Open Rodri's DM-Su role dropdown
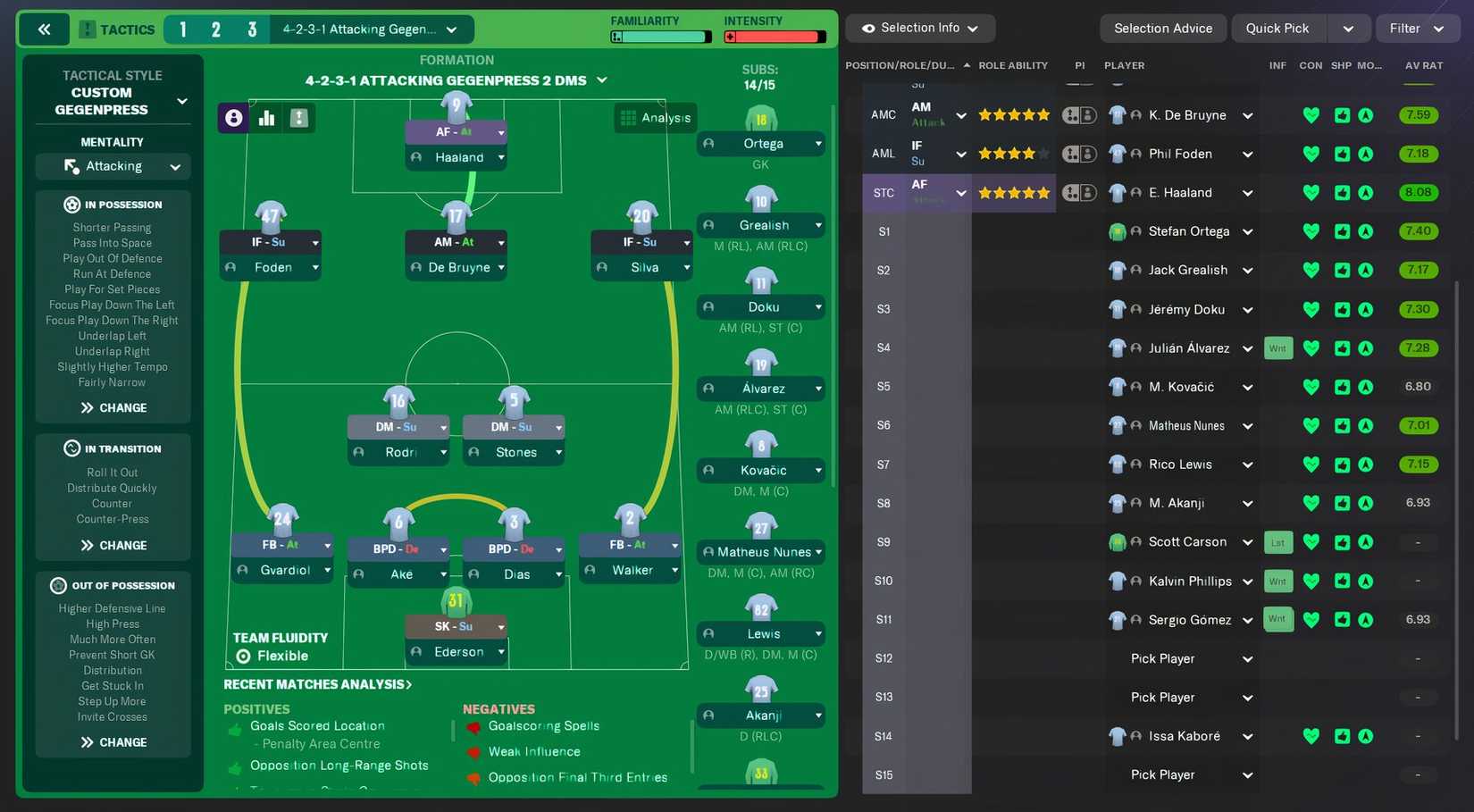This screenshot has width=1474, height=812. 398,426
